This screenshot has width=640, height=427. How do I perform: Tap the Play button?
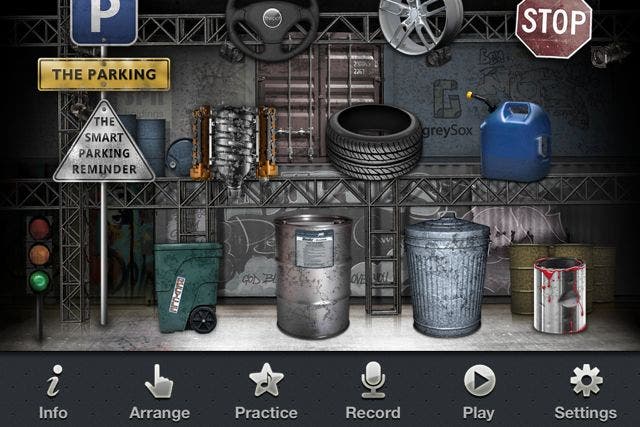(x=479, y=391)
